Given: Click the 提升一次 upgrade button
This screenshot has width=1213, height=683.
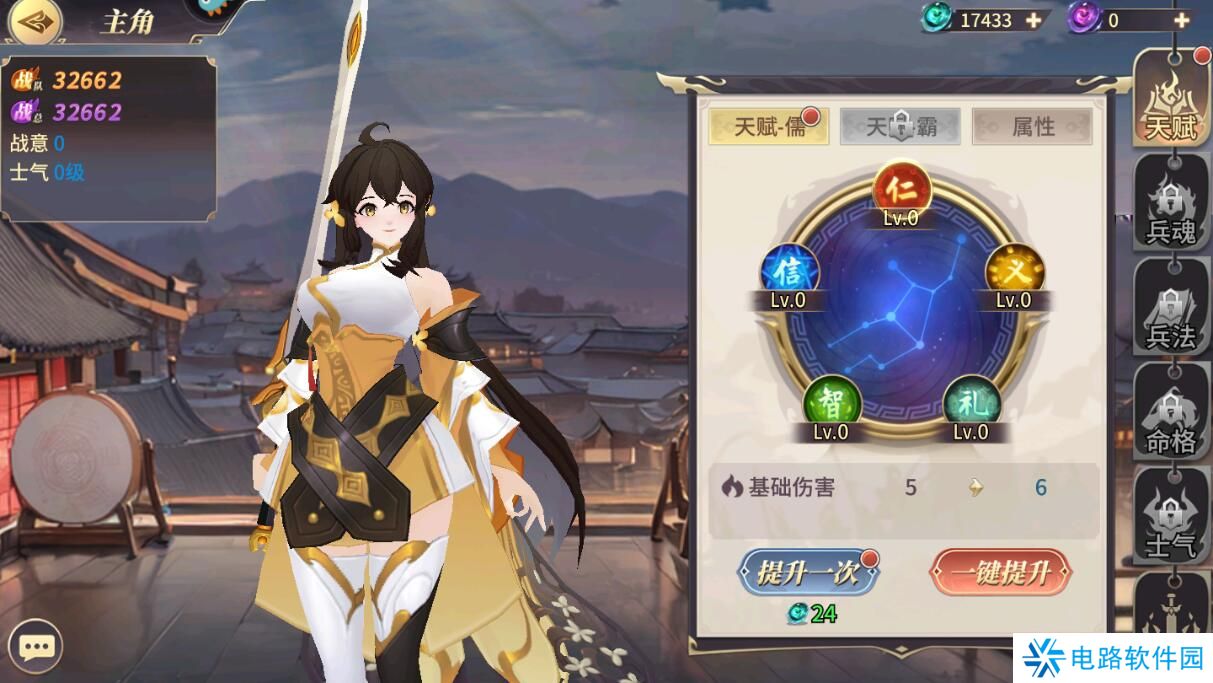Looking at the screenshot, I should 808,573.
